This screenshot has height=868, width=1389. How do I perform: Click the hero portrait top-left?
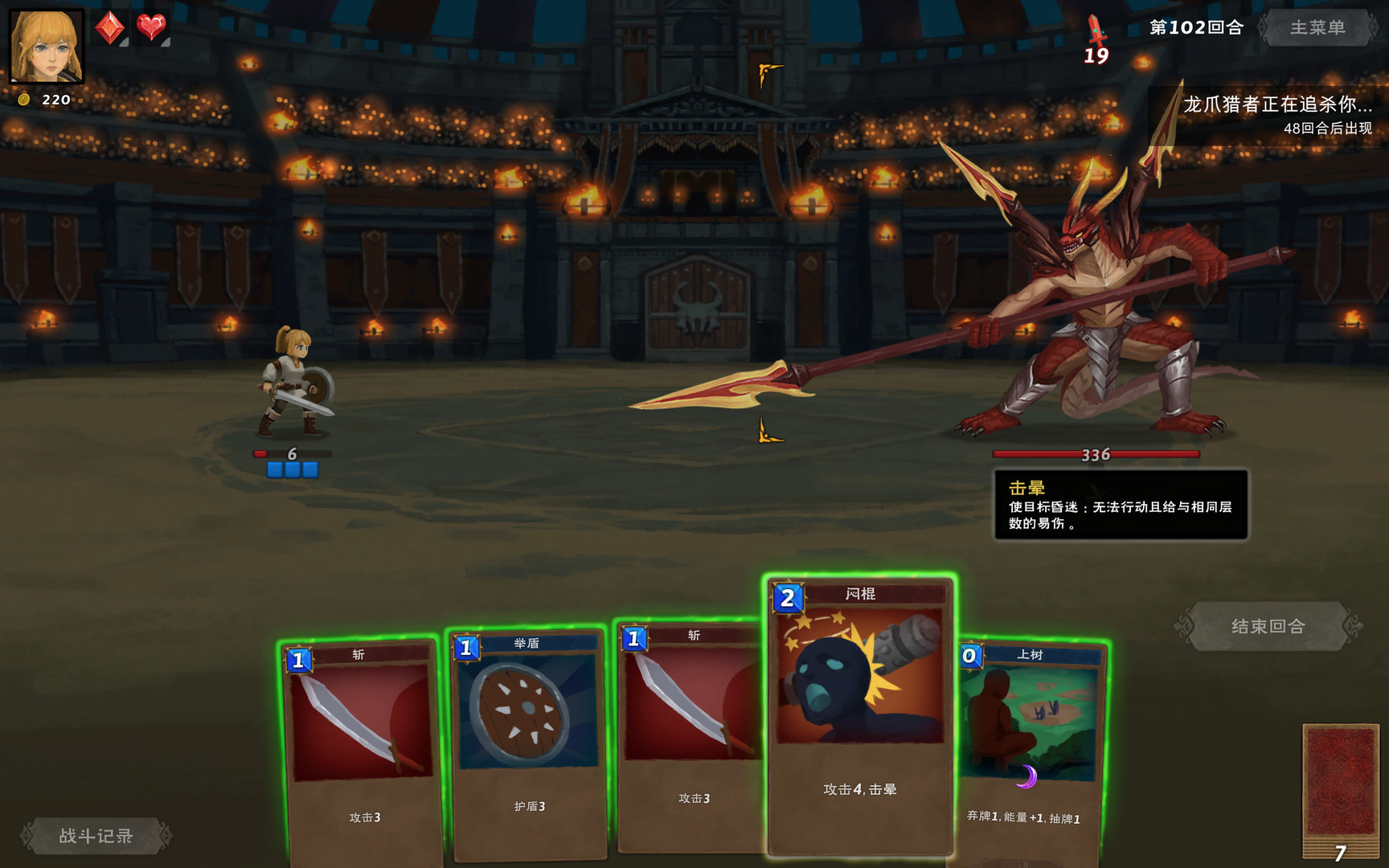tap(47, 47)
